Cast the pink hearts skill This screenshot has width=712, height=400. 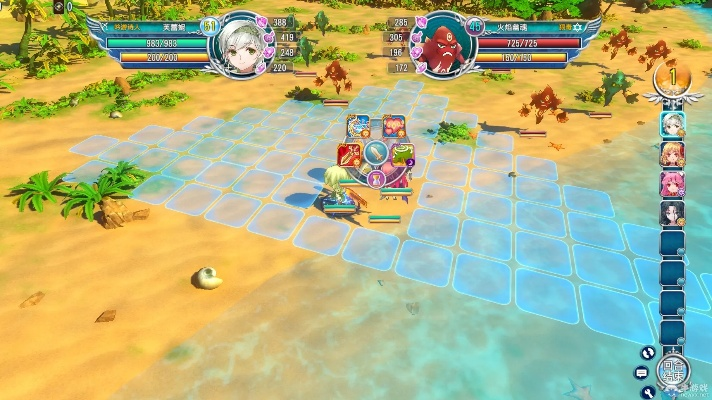click(x=394, y=127)
